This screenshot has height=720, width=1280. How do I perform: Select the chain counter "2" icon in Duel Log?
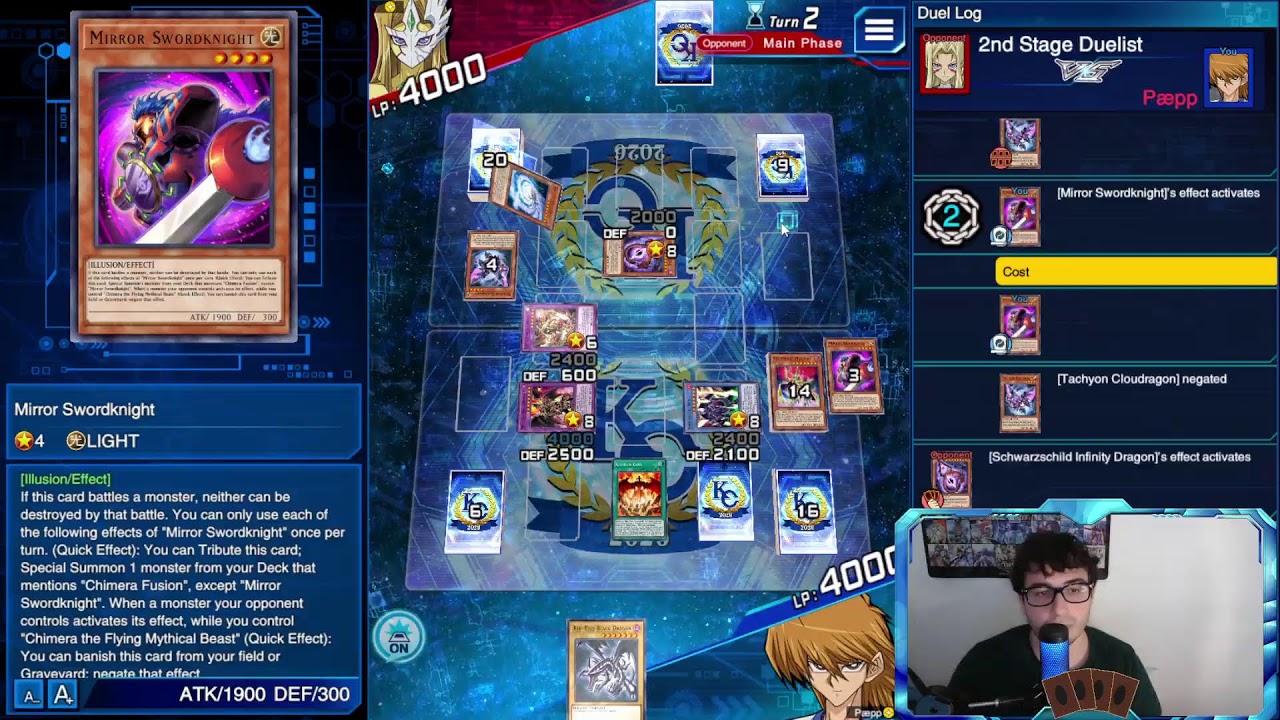click(x=950, y=214)
